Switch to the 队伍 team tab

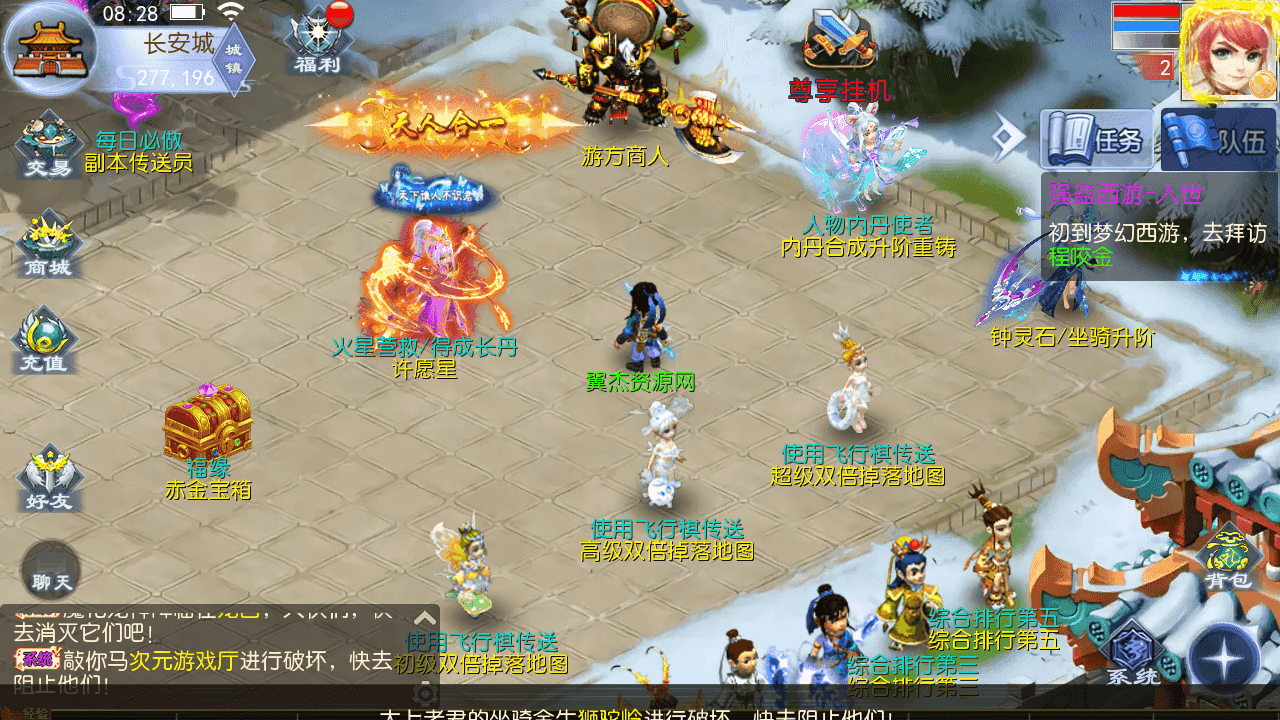[x=1219, y=139]
